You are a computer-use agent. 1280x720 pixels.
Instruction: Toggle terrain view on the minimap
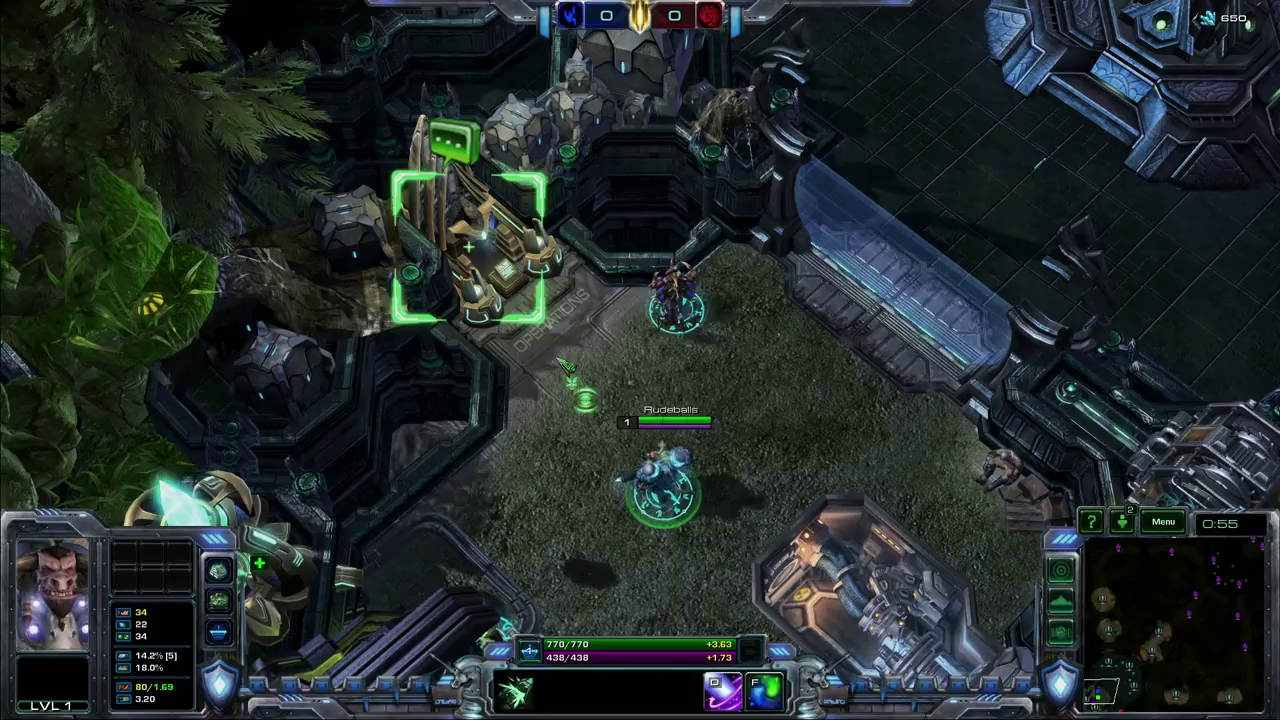point(1061,601)
